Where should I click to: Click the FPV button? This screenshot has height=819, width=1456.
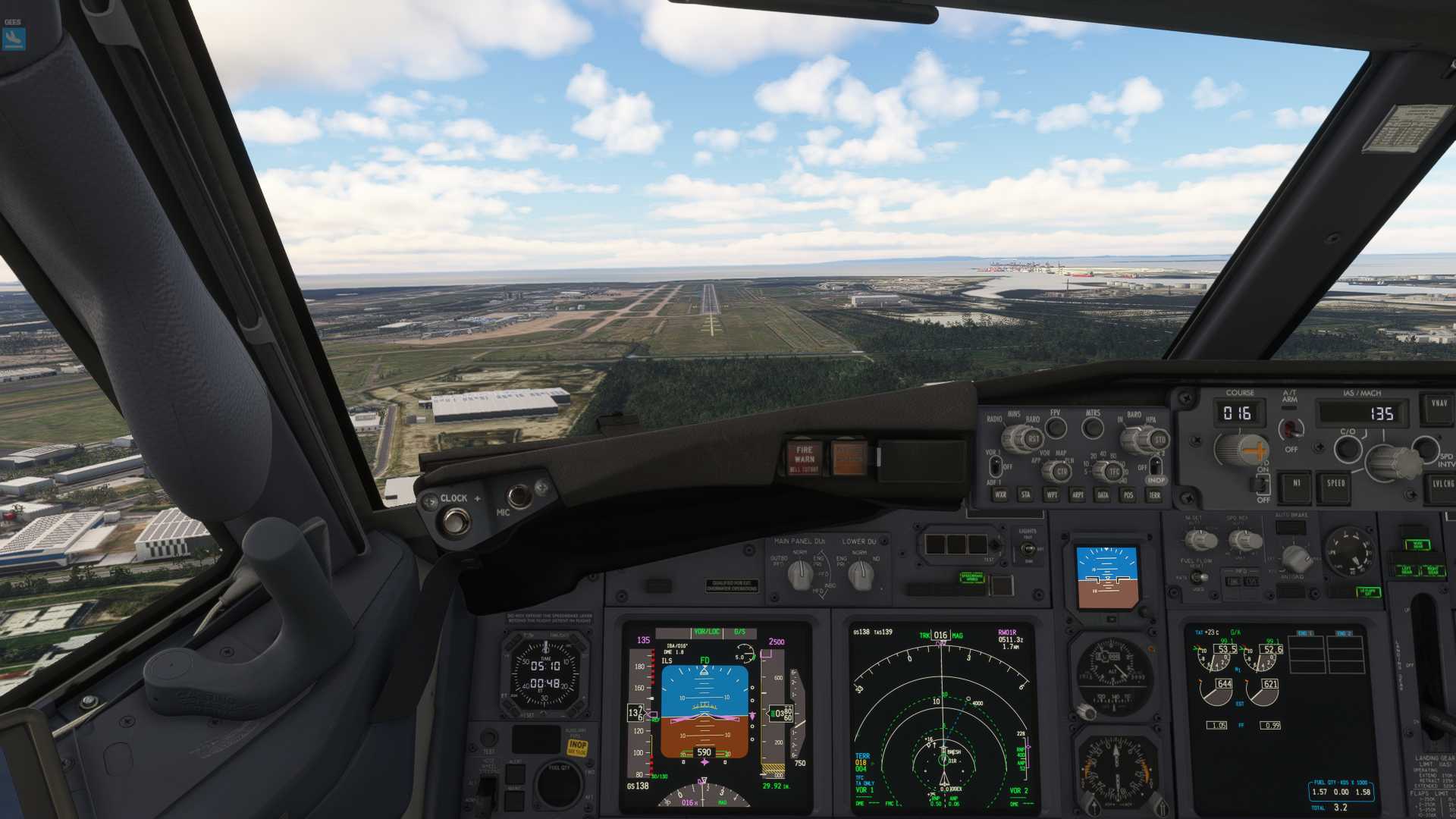tap(1056, 428)
